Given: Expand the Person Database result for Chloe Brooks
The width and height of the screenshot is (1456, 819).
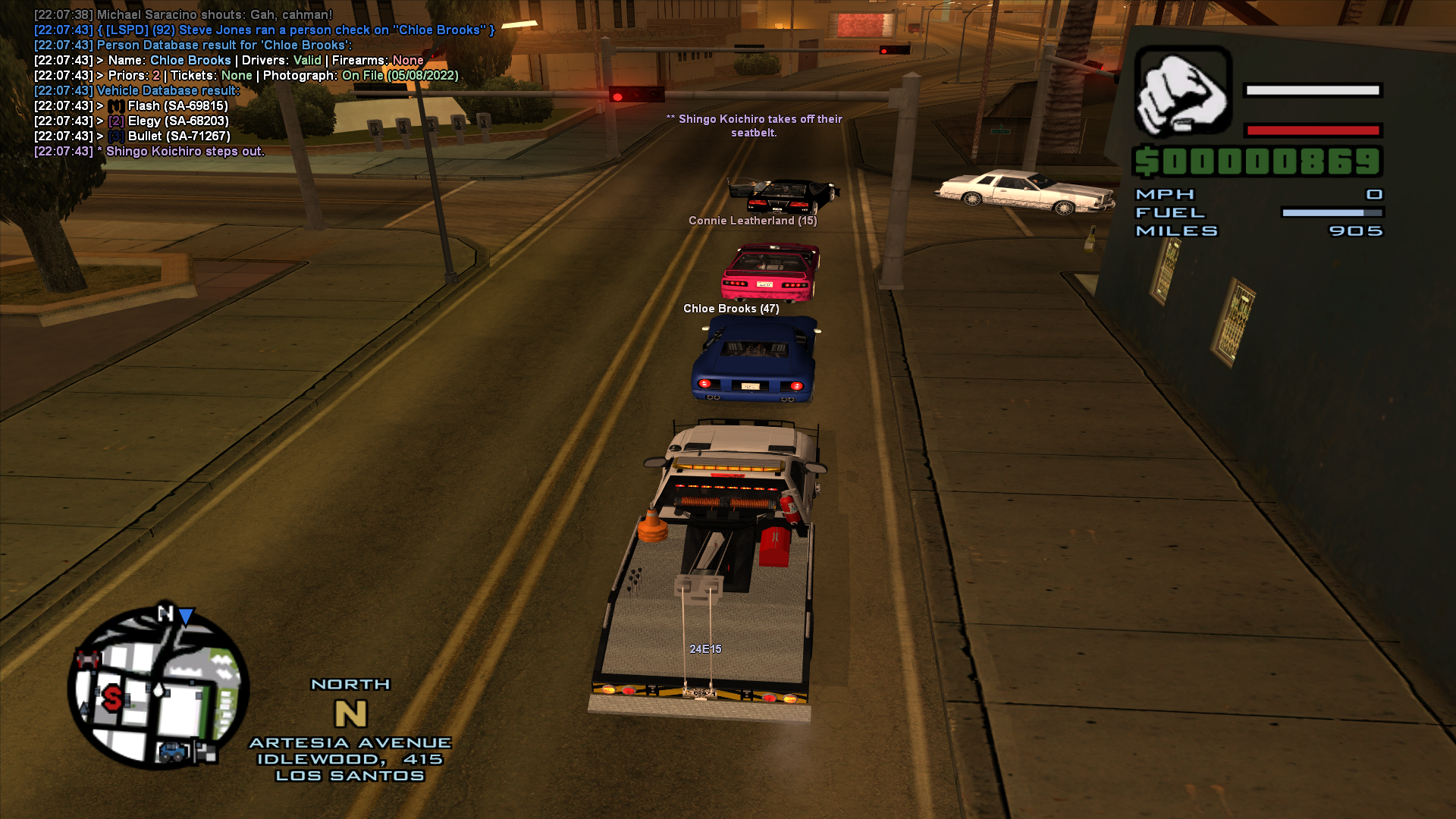Looking at the screenshot, I should [190, 45].
